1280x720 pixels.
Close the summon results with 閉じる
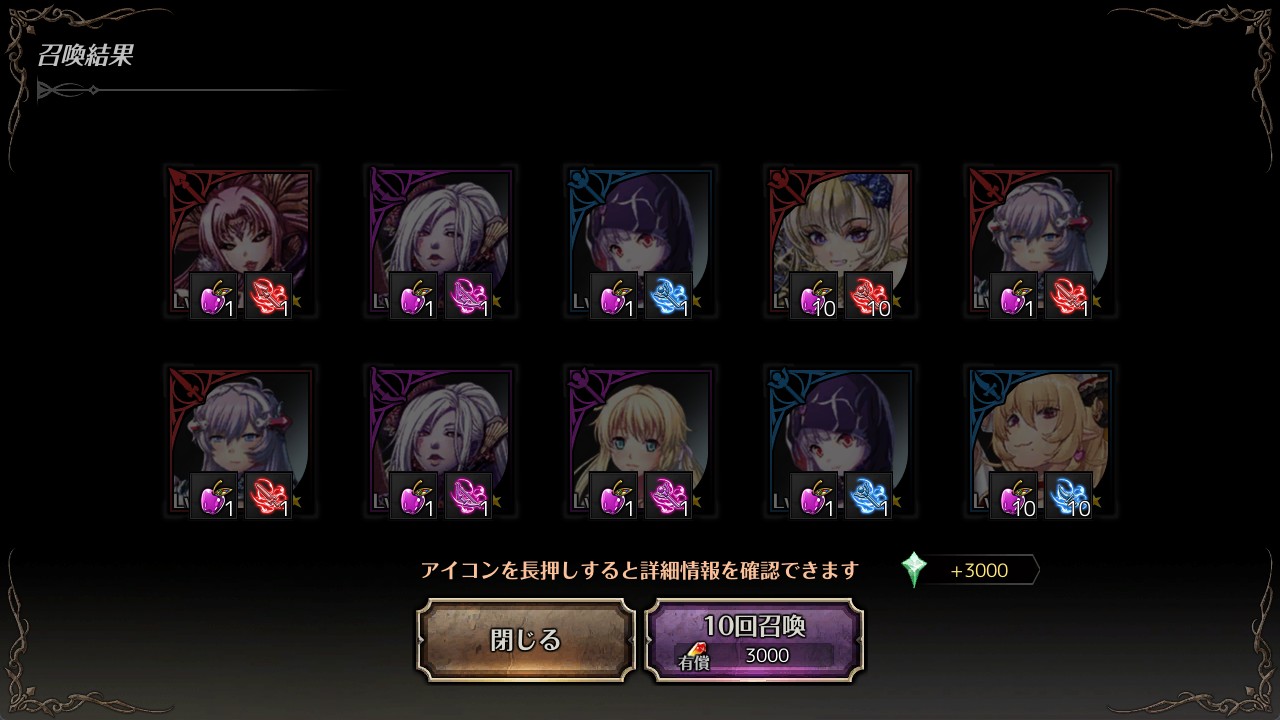click(x=526, y=640)
